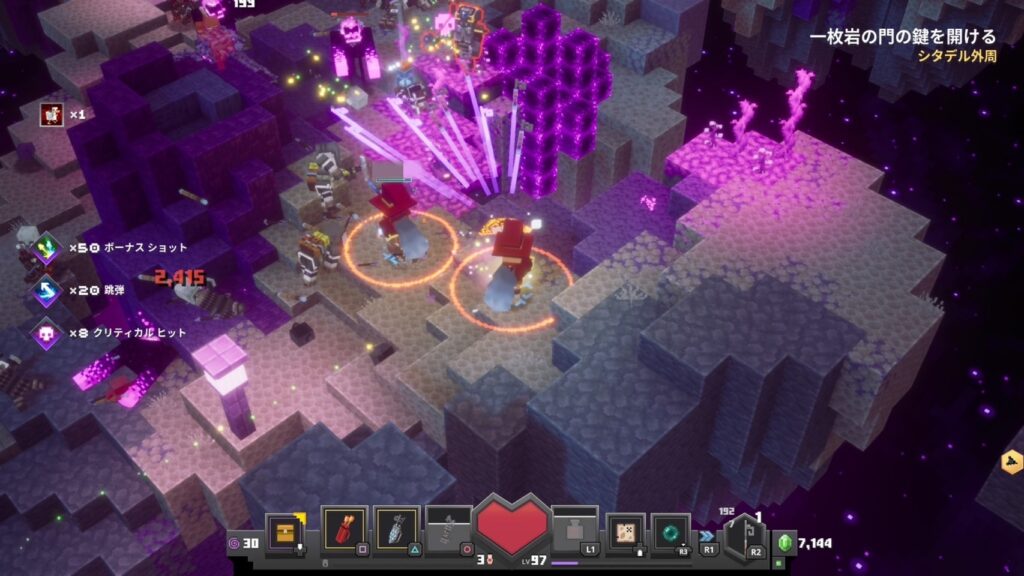Viewport: 1024px width, 576px height.
Task: Click the green emerald currency icon
Action: tap(785, 543)
